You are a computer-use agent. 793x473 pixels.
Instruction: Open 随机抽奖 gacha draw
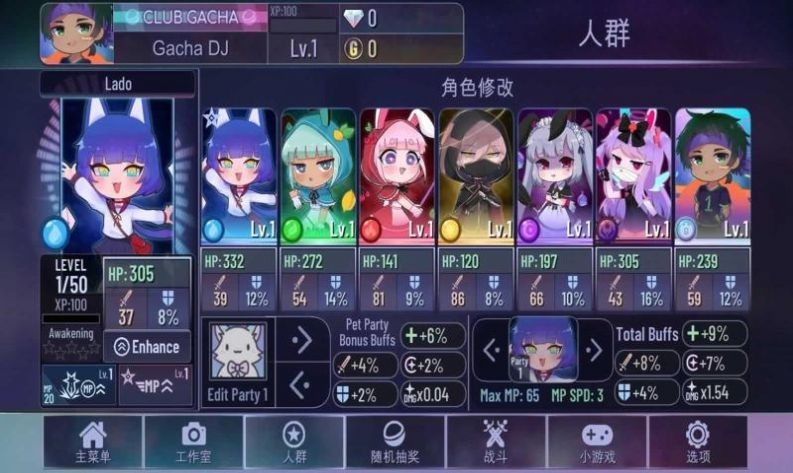(396, 441)
